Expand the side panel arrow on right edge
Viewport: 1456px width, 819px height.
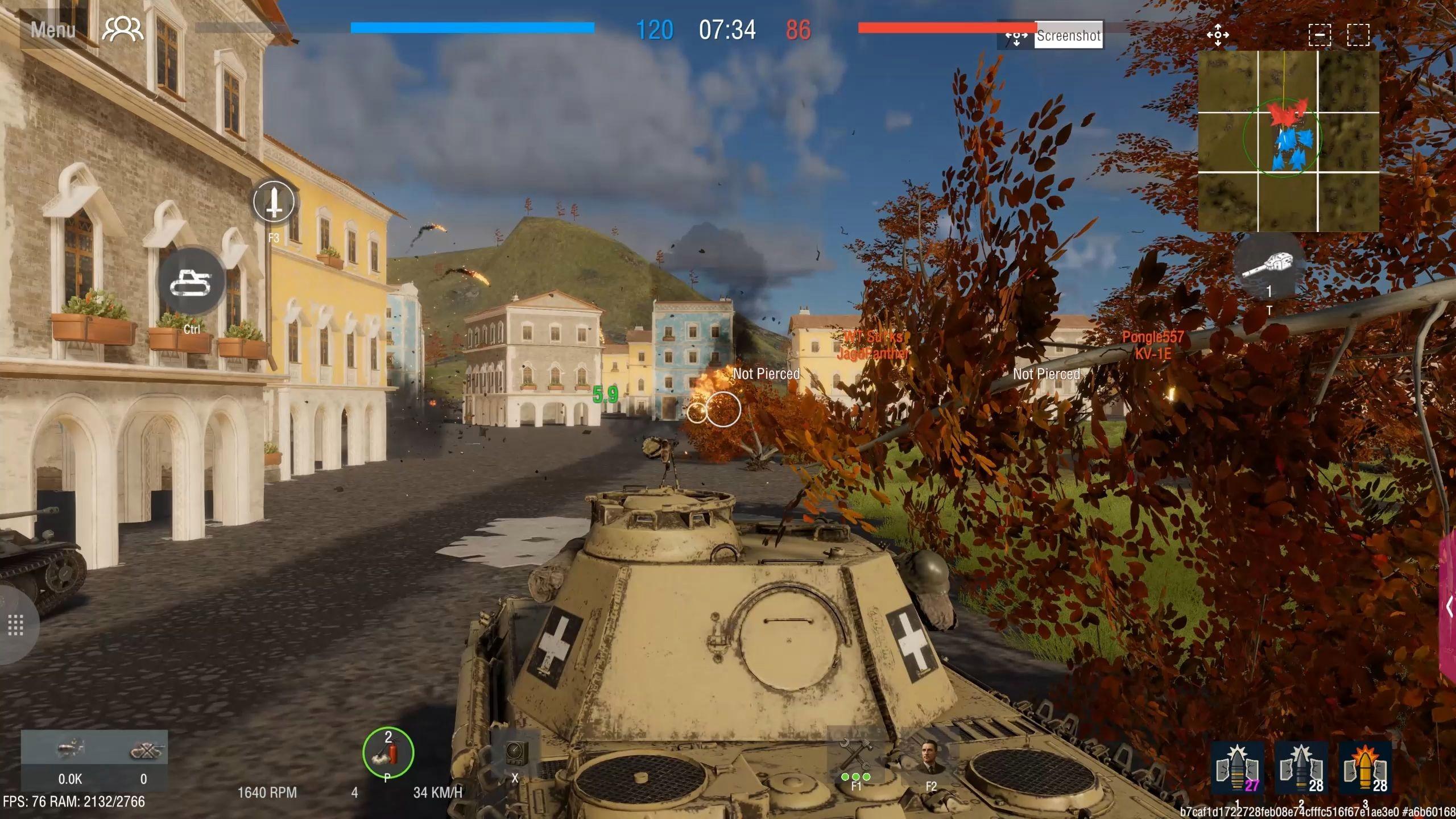(x=1449, y=606)
